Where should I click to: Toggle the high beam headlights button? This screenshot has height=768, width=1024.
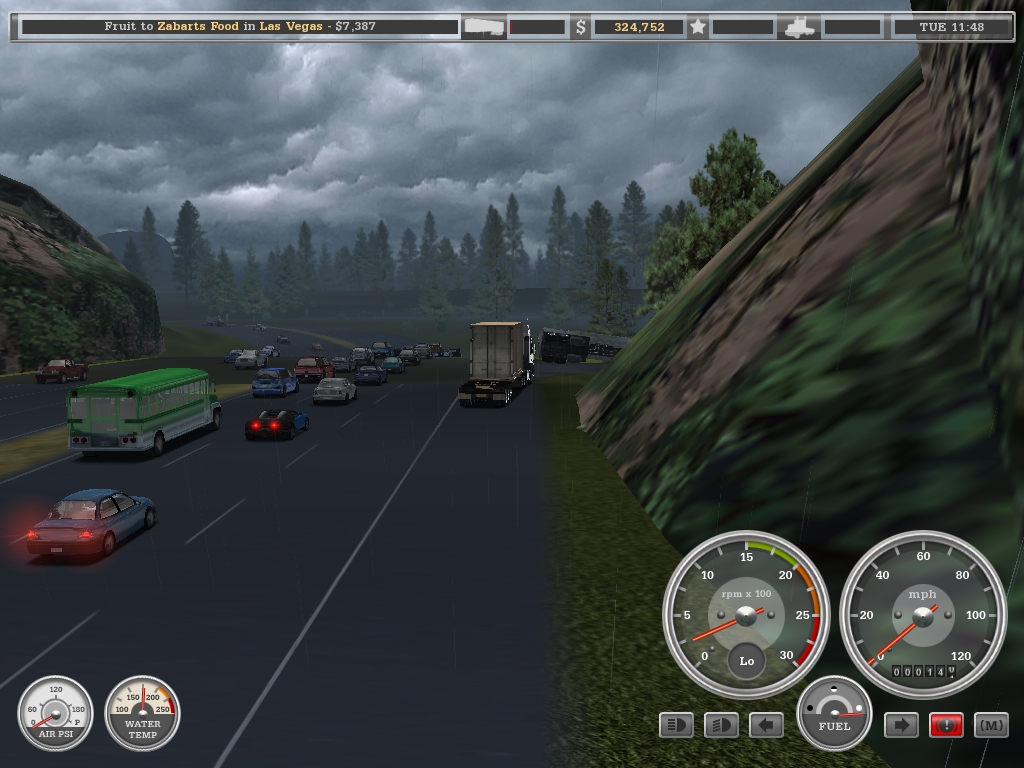point(677,725)
